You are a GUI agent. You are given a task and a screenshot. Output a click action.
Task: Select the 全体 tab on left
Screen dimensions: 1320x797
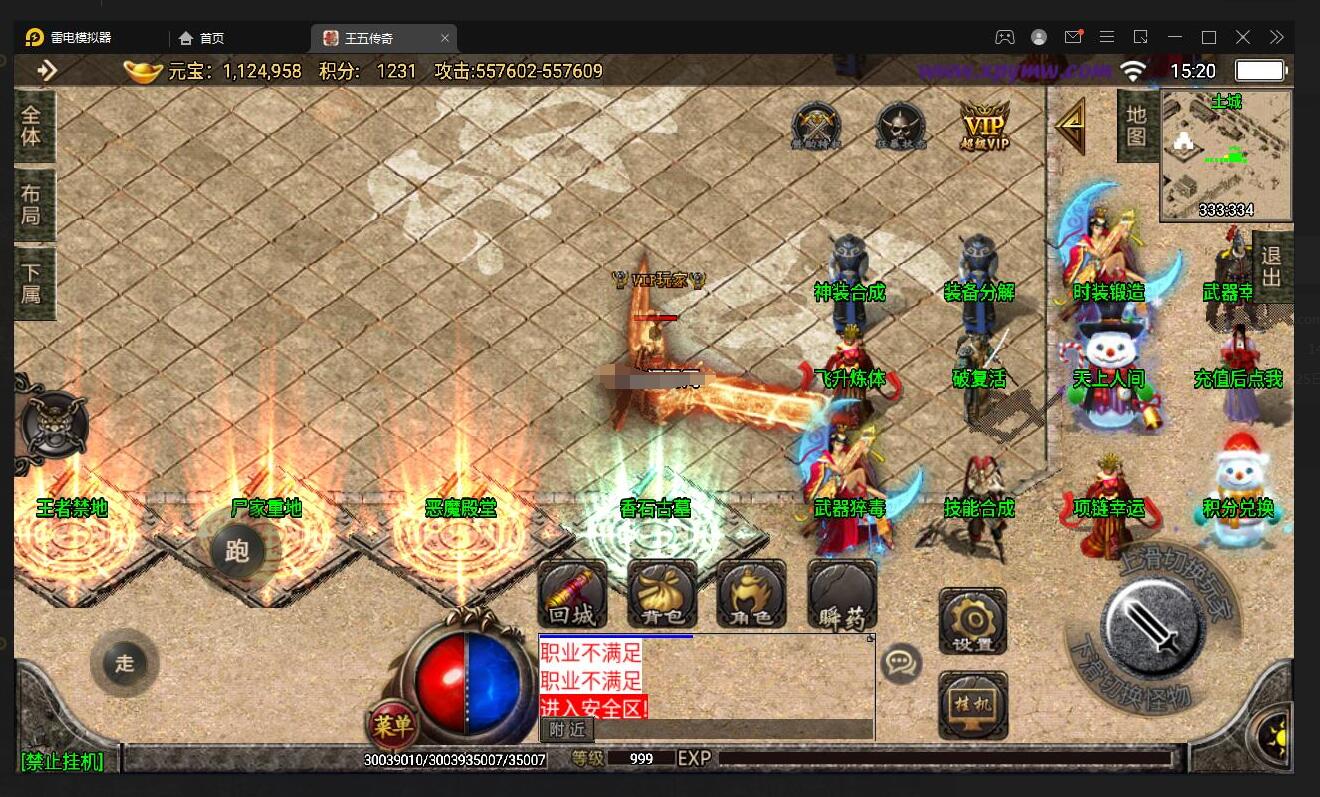(32, 126)
